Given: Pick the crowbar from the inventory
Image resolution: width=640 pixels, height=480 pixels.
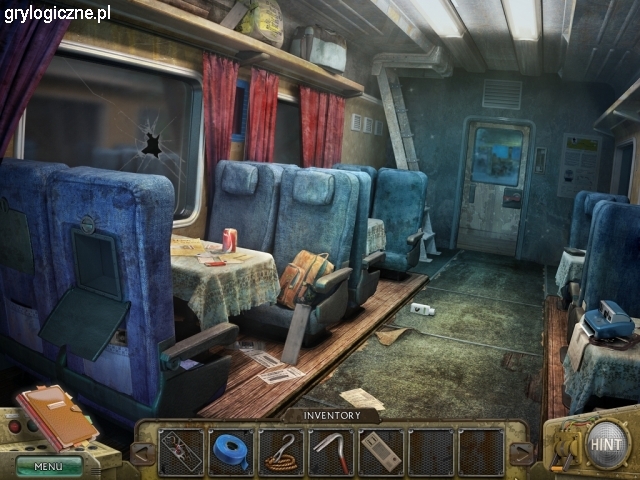Looking at the screenshot, I should pyautogui.click(x=331, y=451).
